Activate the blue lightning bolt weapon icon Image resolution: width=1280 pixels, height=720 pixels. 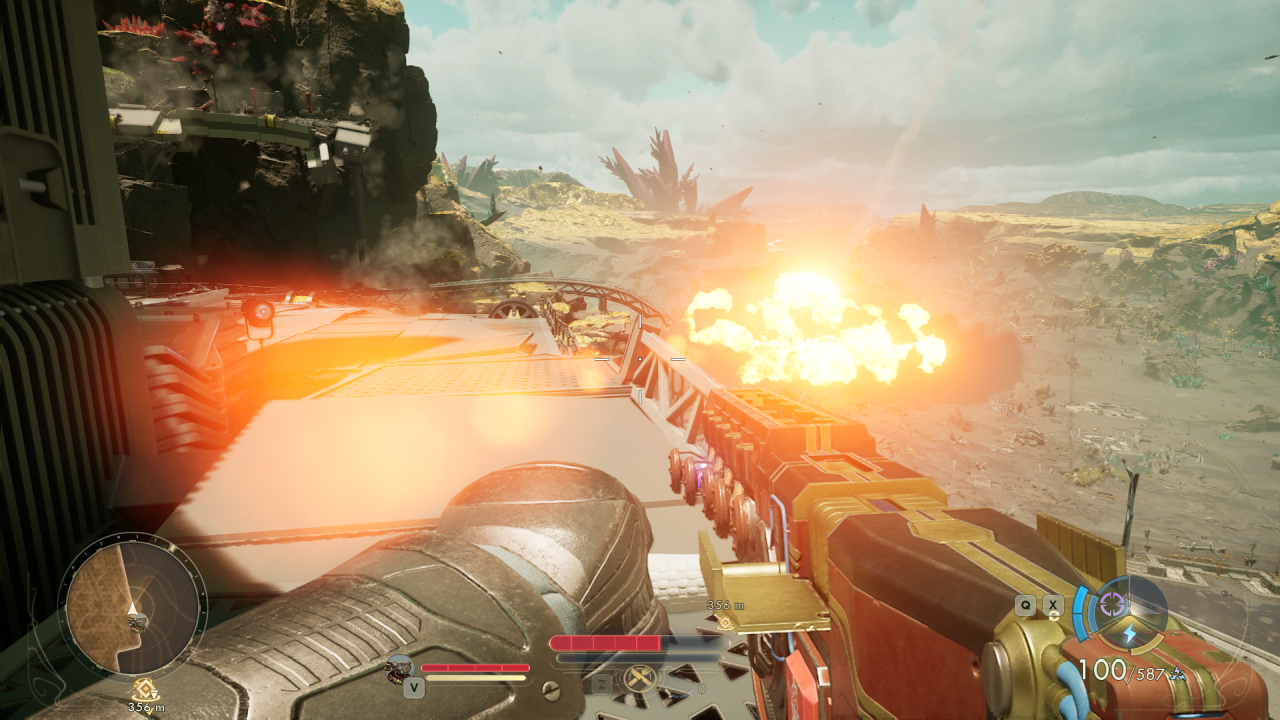click(1129, 634)
